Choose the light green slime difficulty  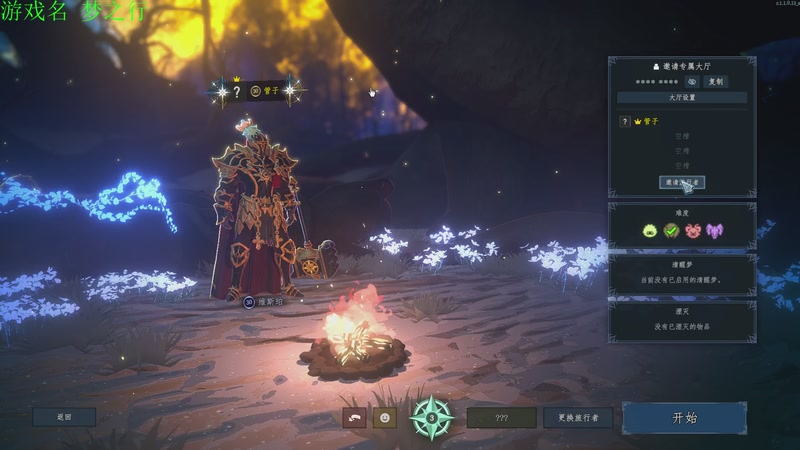point(650,231)
